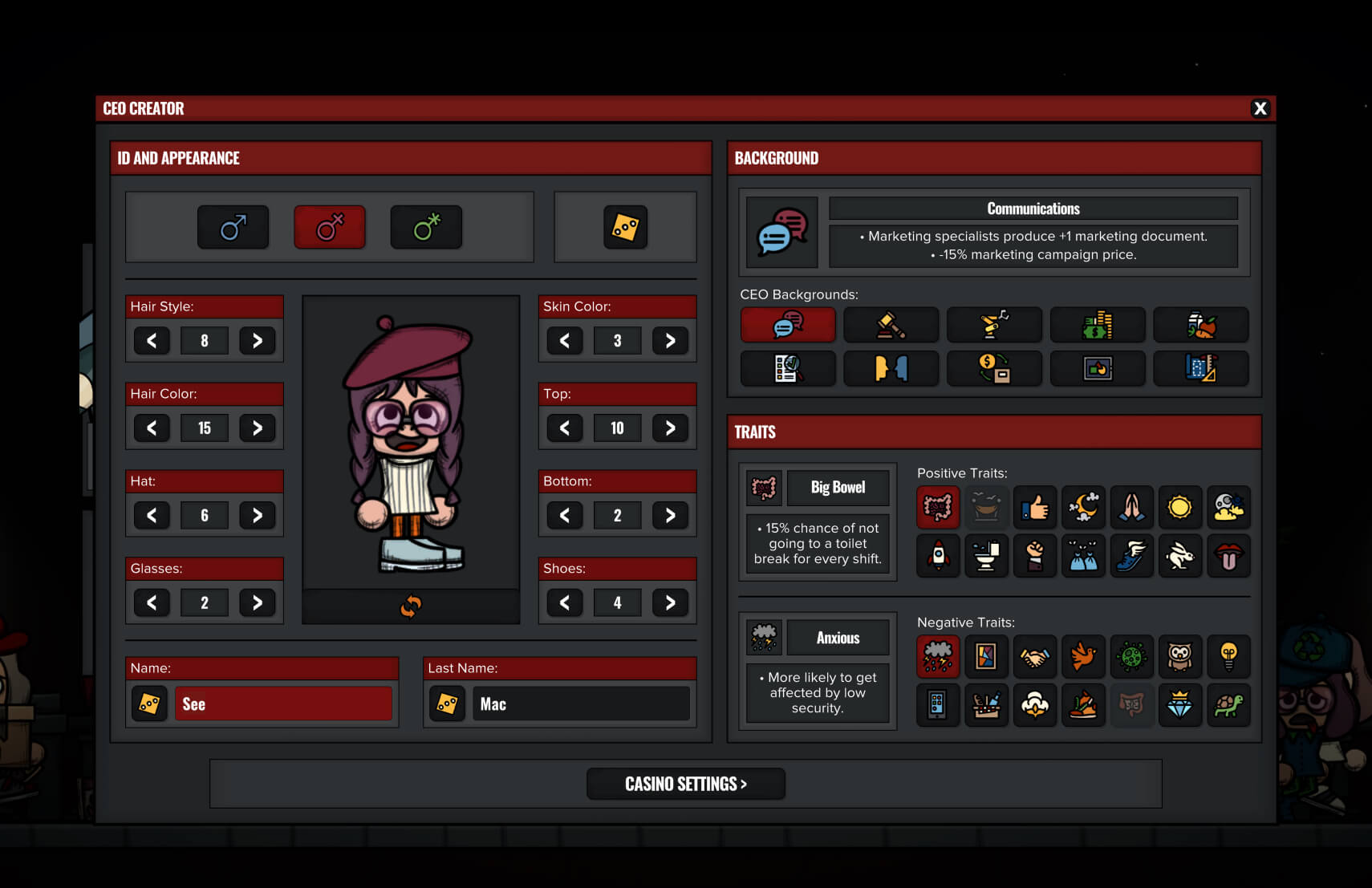Viewport: 1372px width, 888px height.
Task: Advance the Skin Color value
Action: (x=670, y=341)
